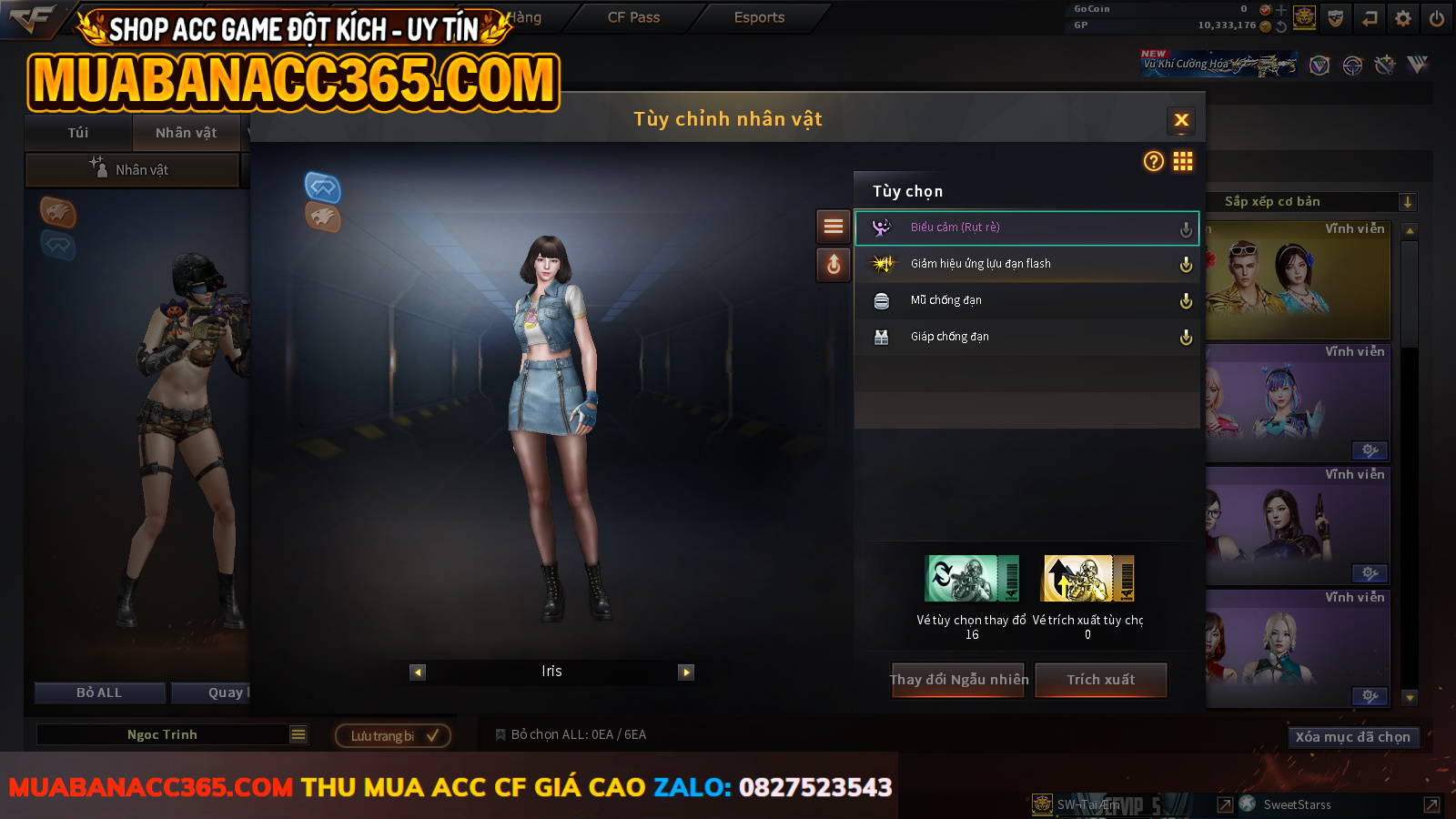This screenshot has width=1456, height=819.
Task: Switch to the CF Pass tab
Action: pyautogui.click(x=633, y=17)
